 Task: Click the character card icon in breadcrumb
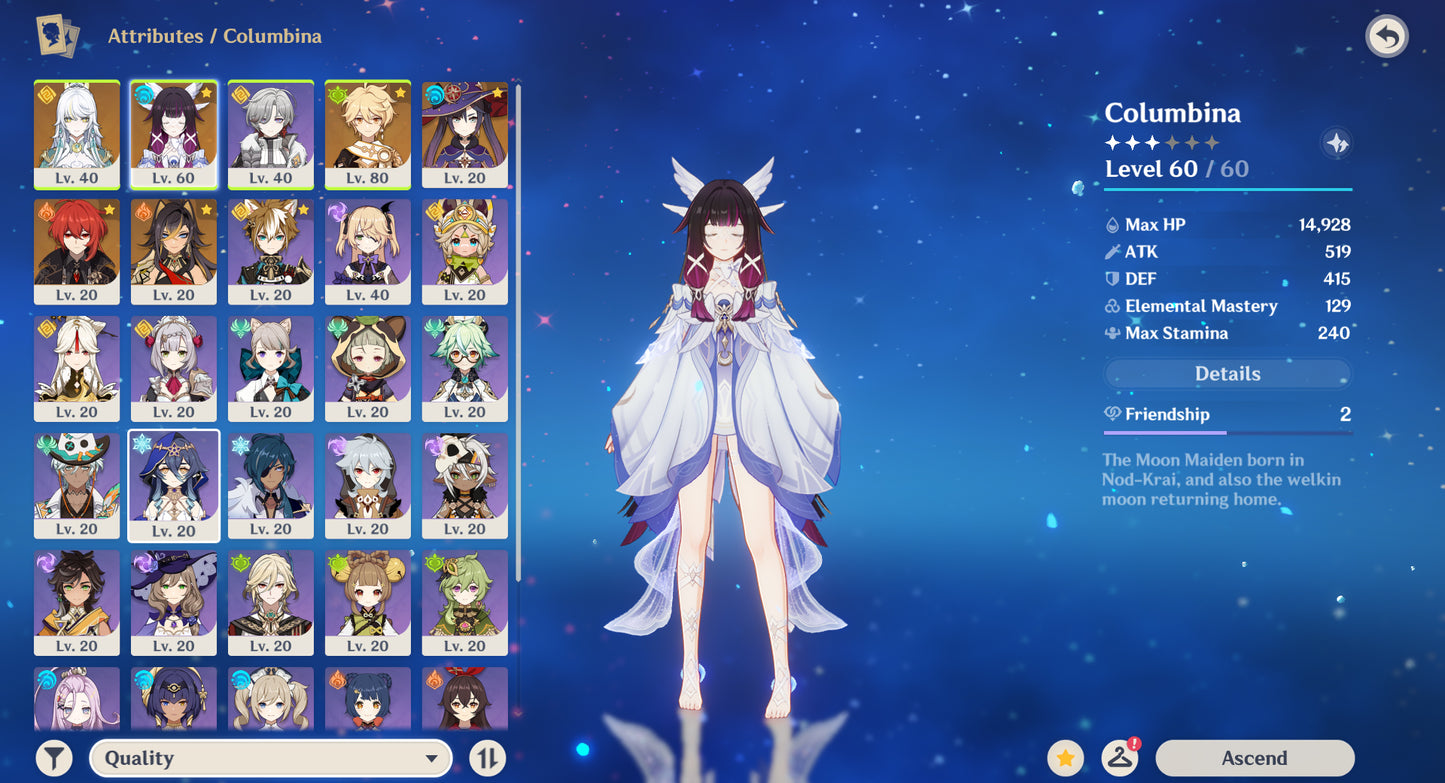[x=55, y=35]
